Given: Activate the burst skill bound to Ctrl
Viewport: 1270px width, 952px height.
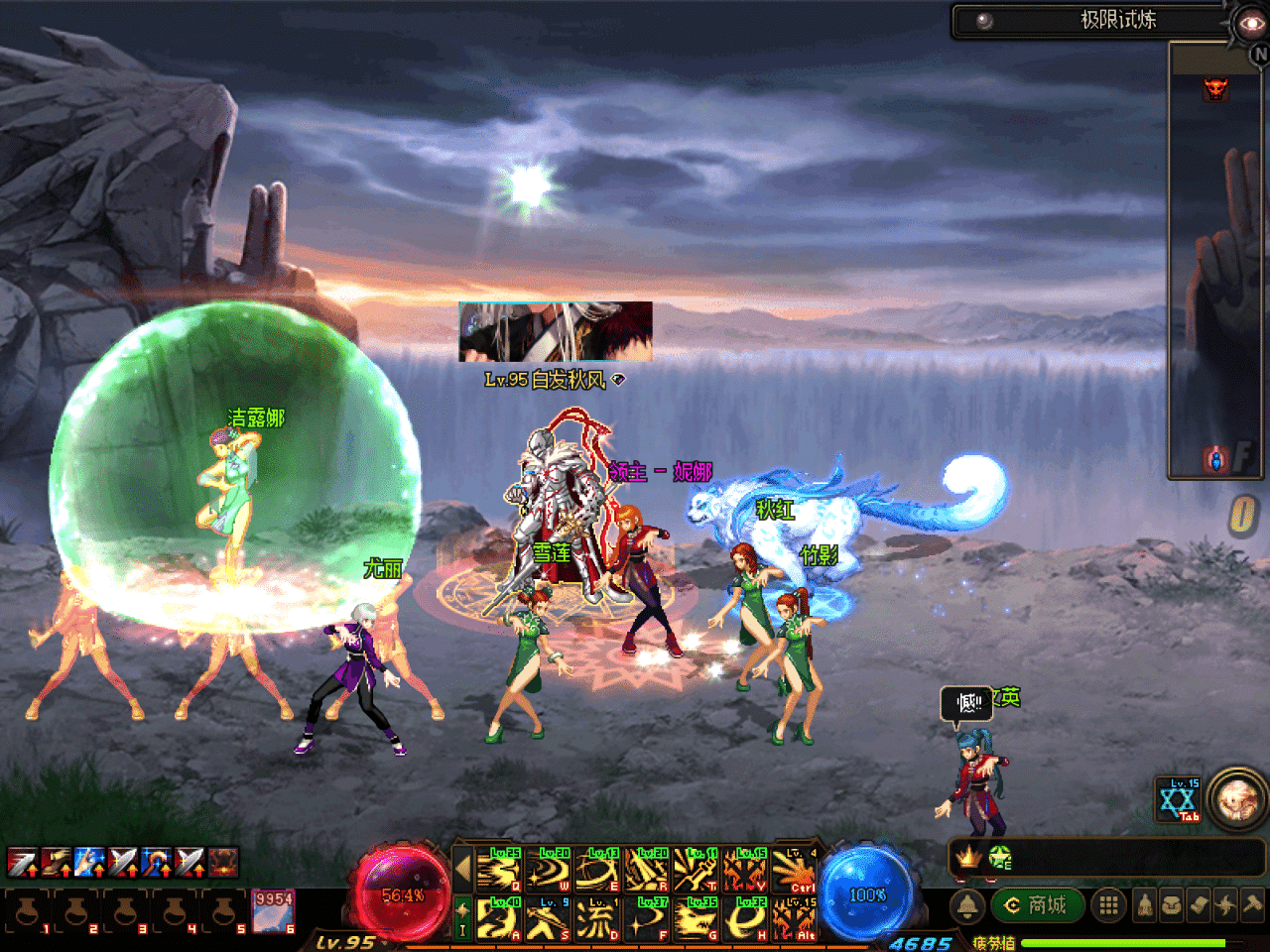Looking at the screenshot, I should tap(796, 870).
